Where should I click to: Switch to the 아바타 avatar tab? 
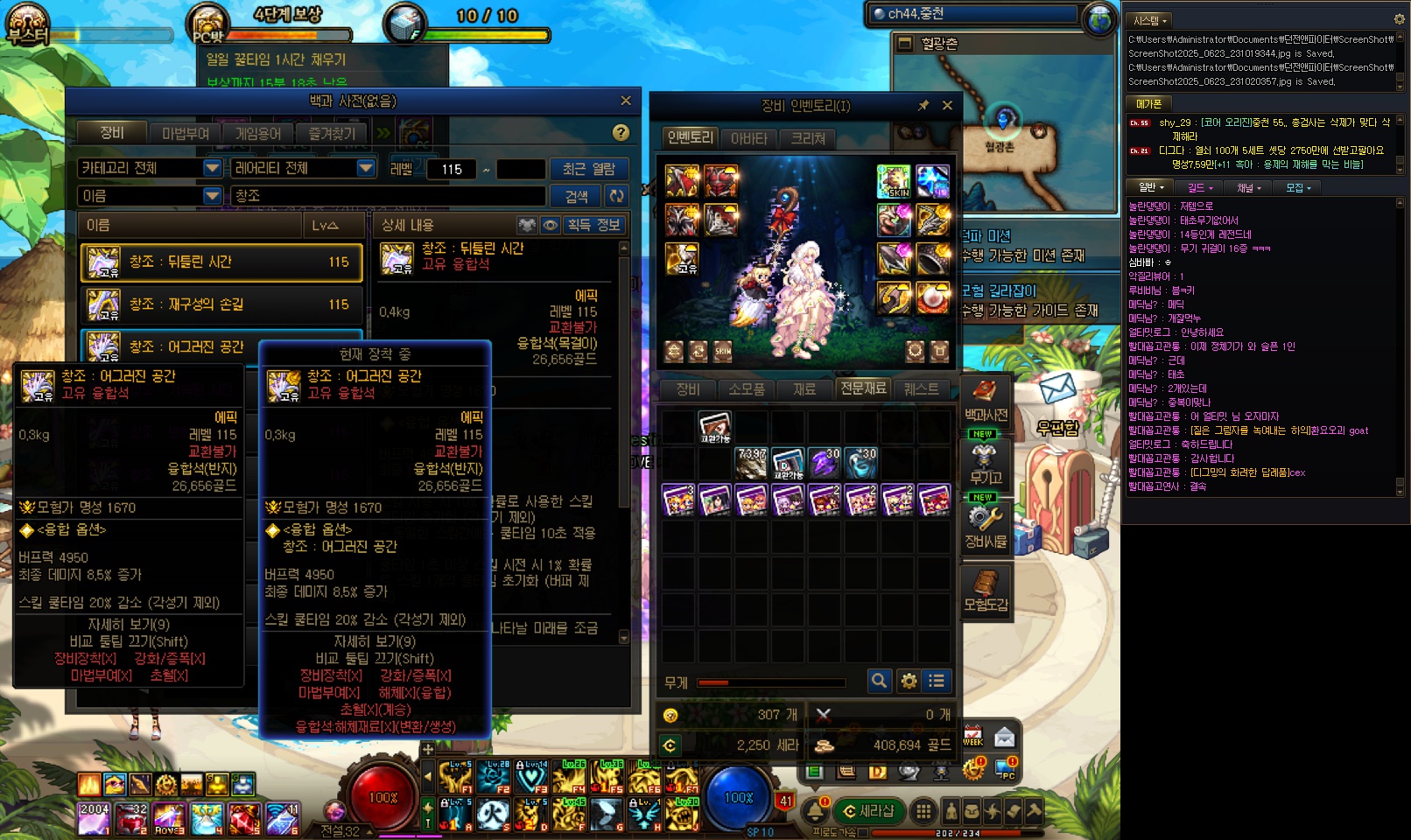(x=748, y=138)
